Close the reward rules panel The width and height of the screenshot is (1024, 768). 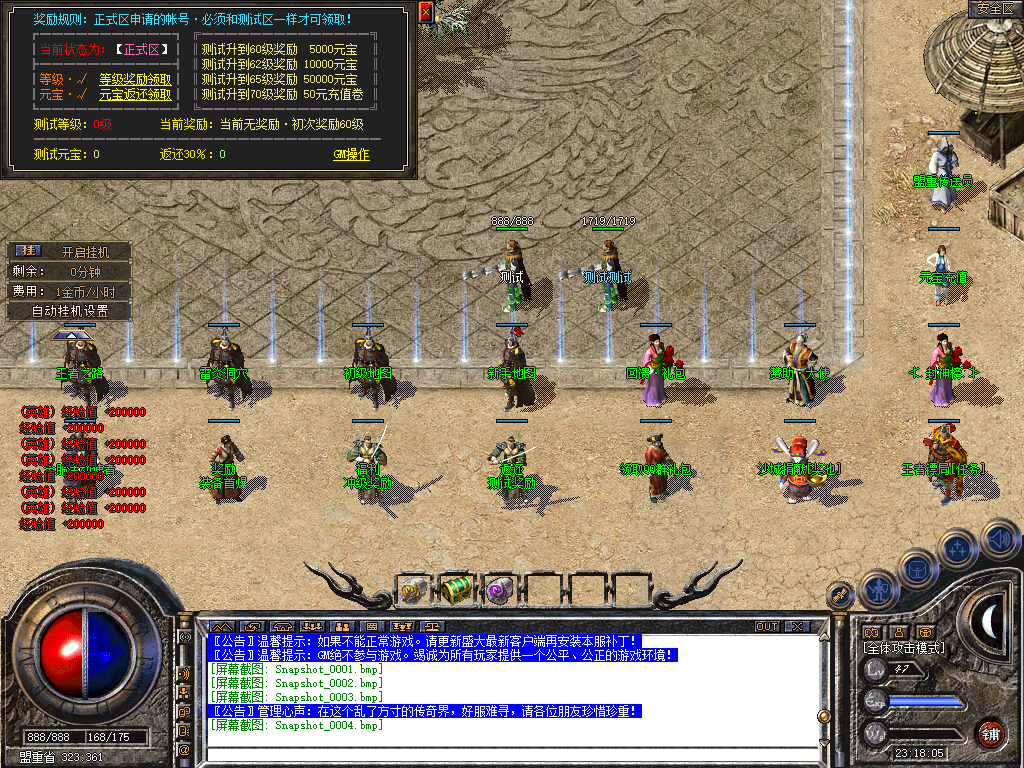click(426, 12)
